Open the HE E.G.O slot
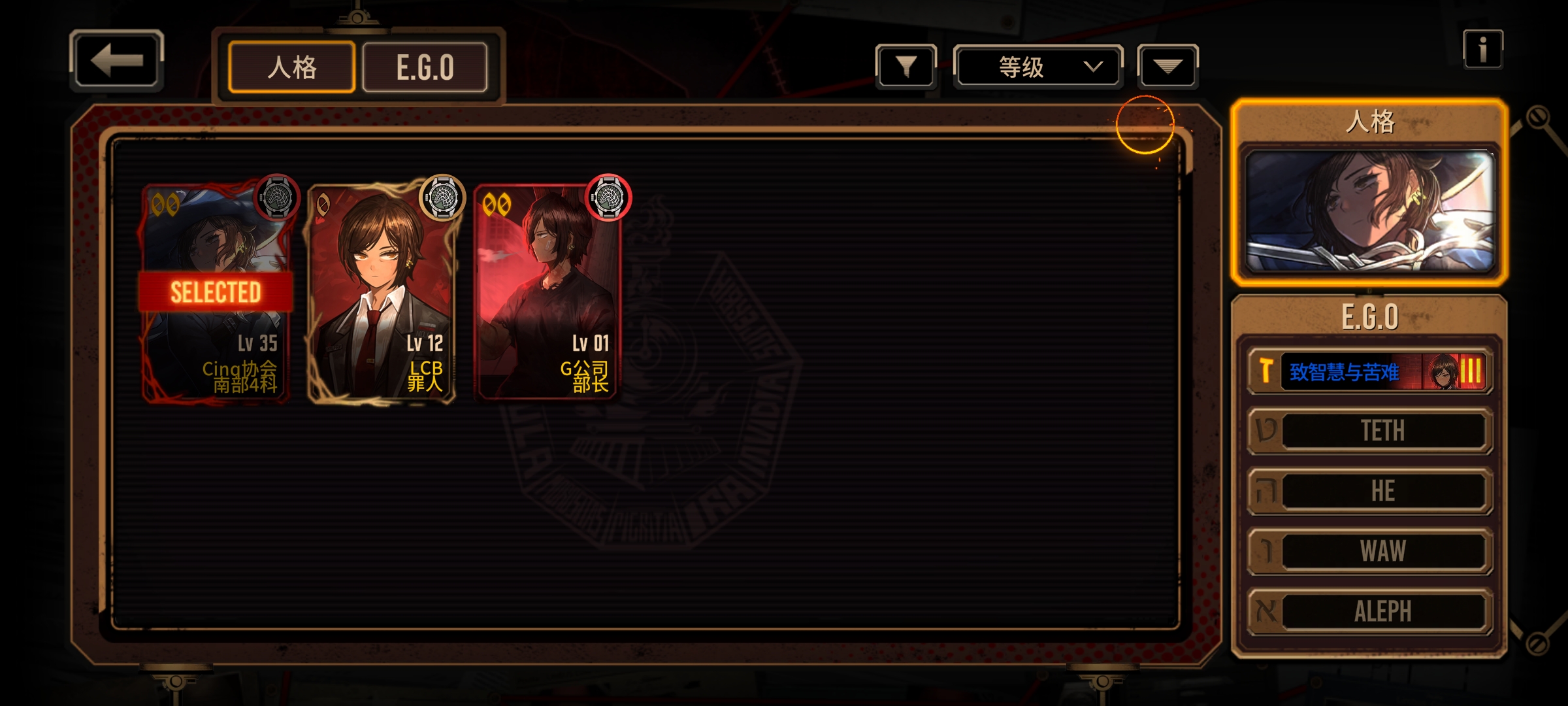Screen dimensions: 1568x706 tap(1369, 491)
